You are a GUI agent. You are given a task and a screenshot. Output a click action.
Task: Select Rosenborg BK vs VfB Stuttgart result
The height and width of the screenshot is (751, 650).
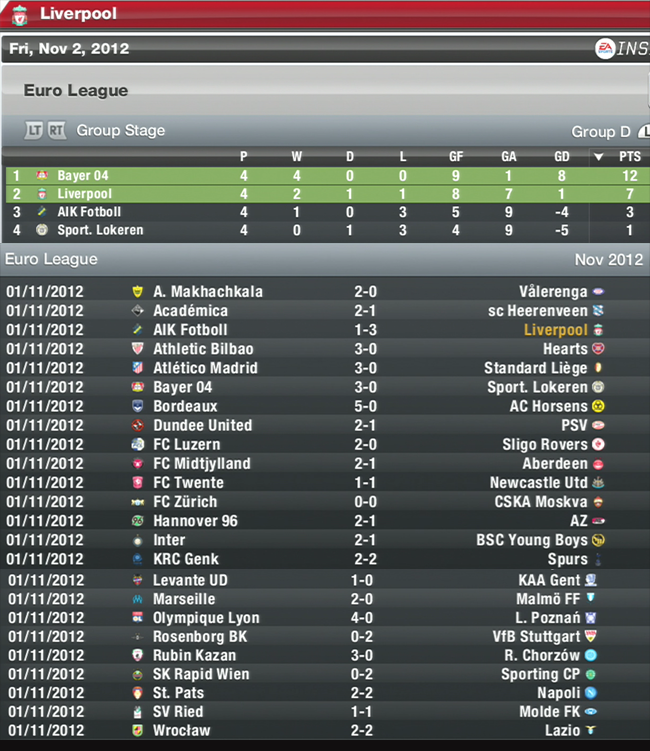click(364, 637)
